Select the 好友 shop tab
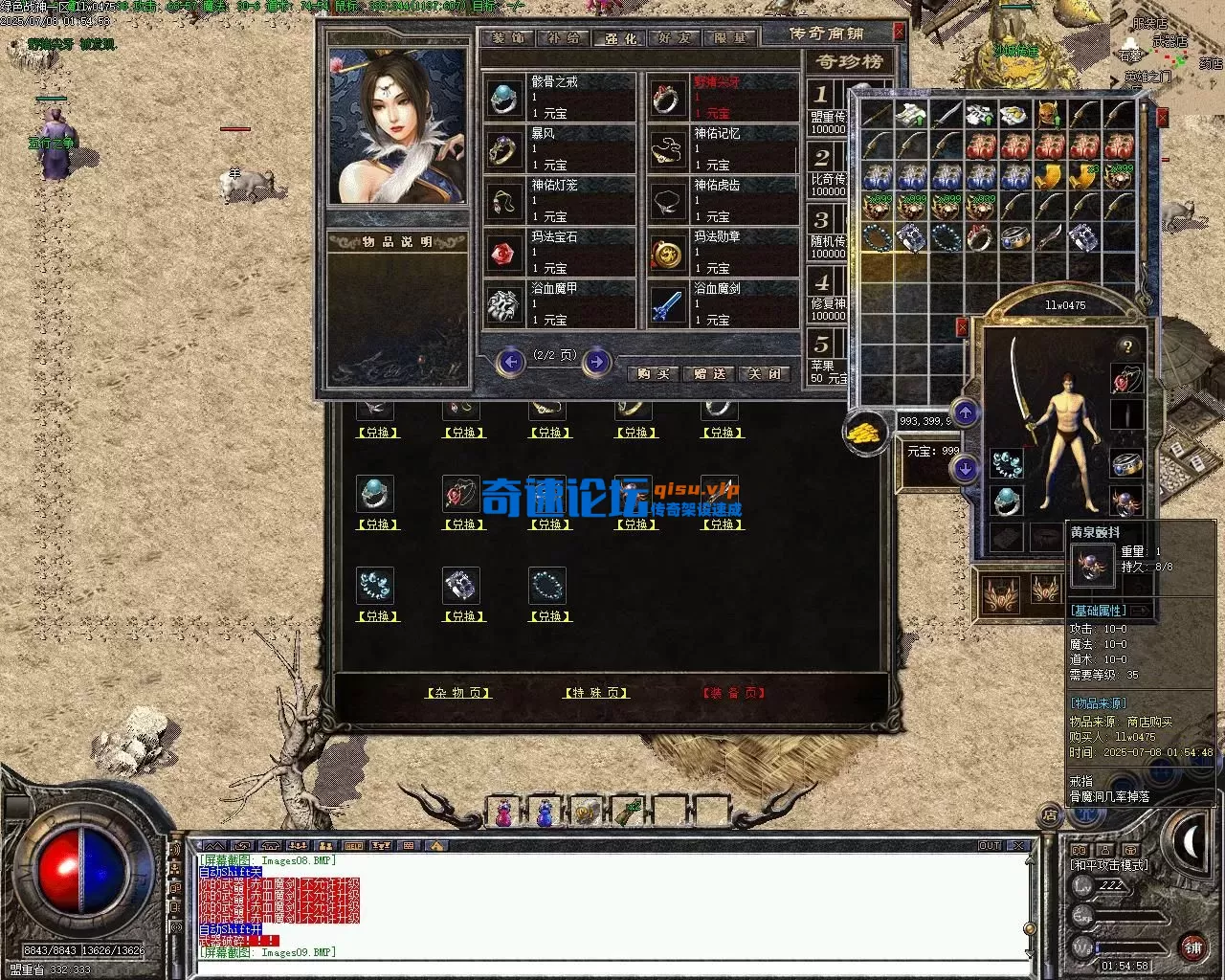 pyautogui.click(x=675, y=38)
